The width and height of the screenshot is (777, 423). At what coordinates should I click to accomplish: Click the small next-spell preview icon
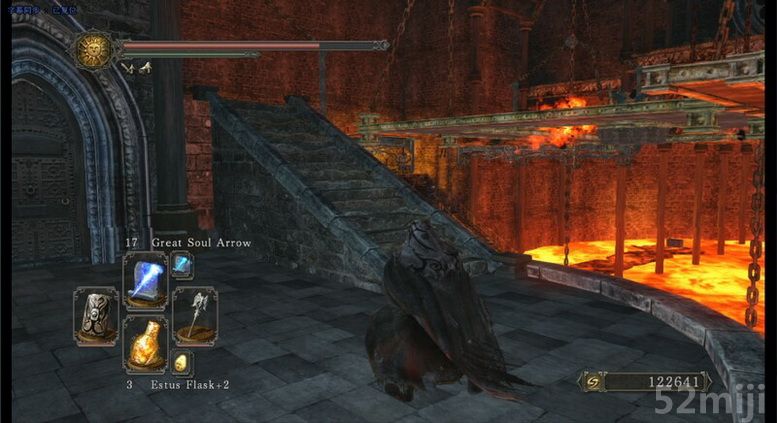coord(181,265)
